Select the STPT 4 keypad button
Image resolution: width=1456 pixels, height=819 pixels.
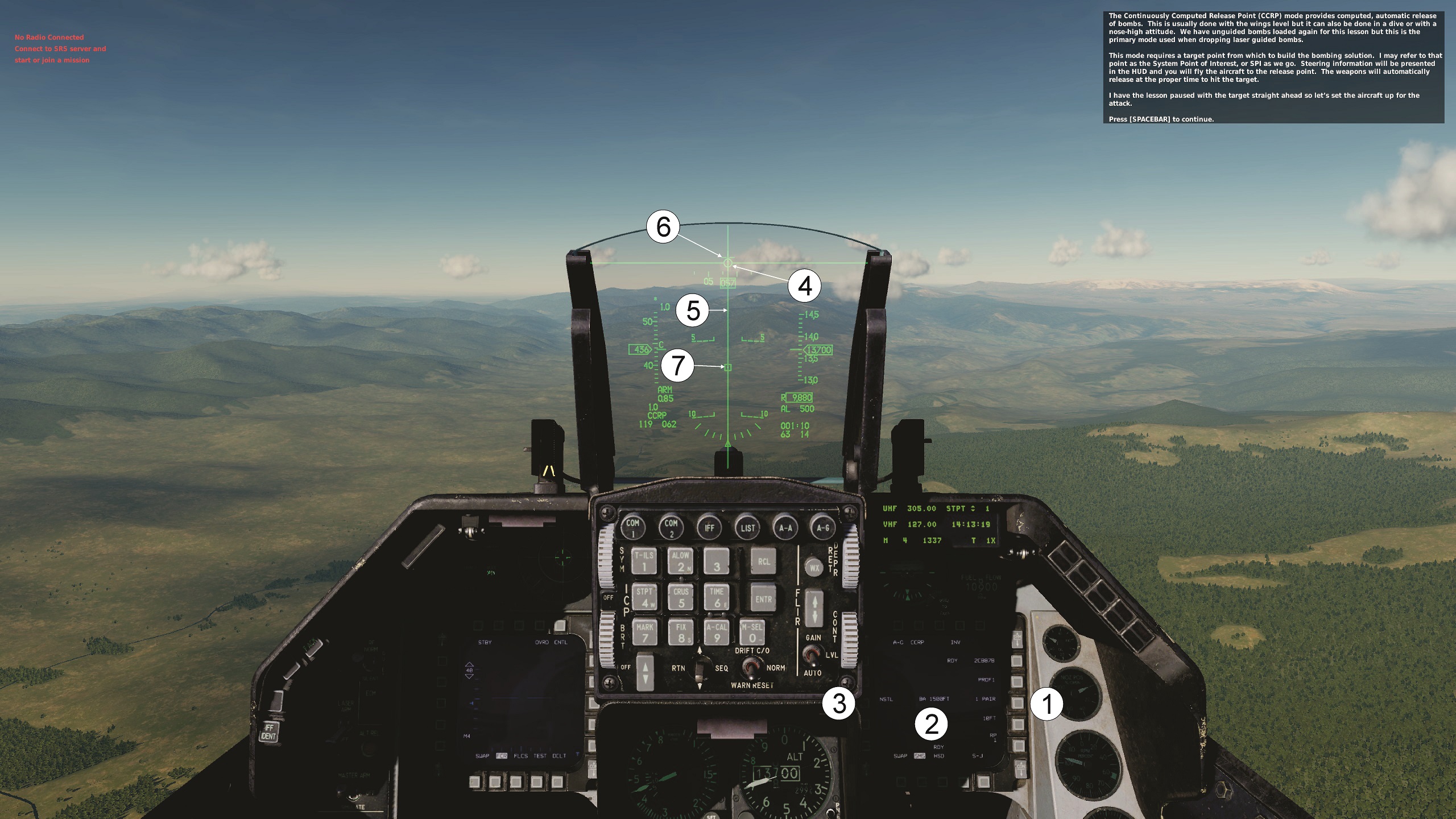click(644, 597)
